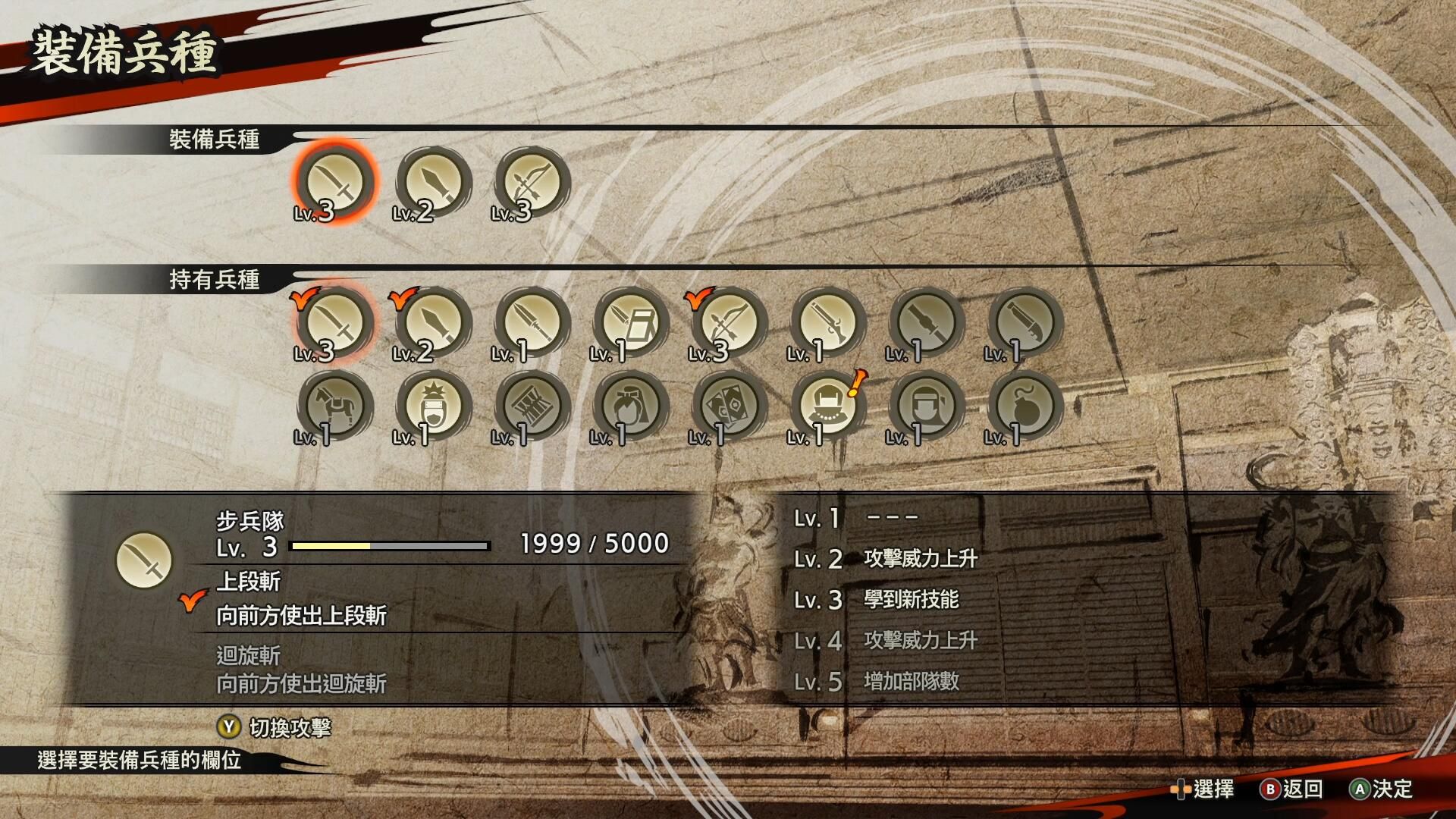
Task: Choose the masked ninja troop icon
Action: 926,406
